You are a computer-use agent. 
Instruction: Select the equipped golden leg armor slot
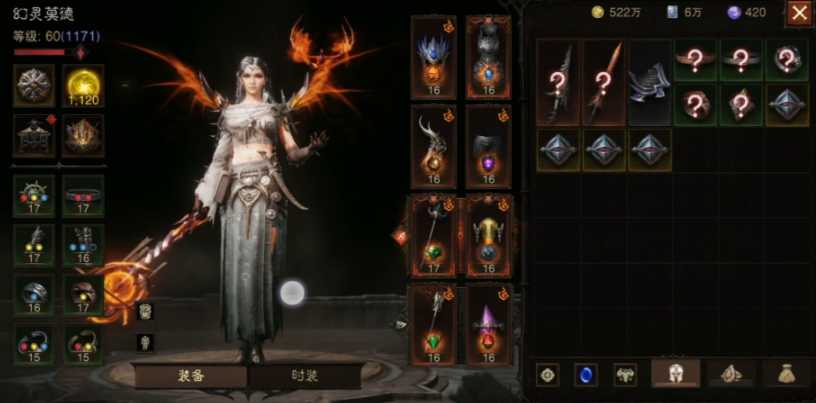[x=488, y=236]
